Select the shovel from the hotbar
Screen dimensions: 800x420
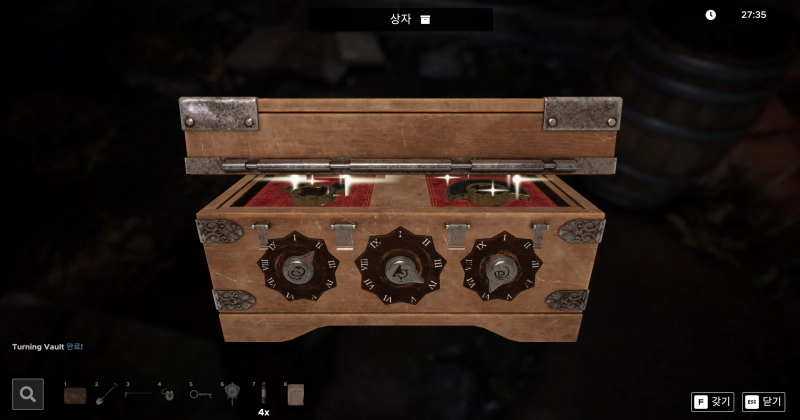pos(106,394)
